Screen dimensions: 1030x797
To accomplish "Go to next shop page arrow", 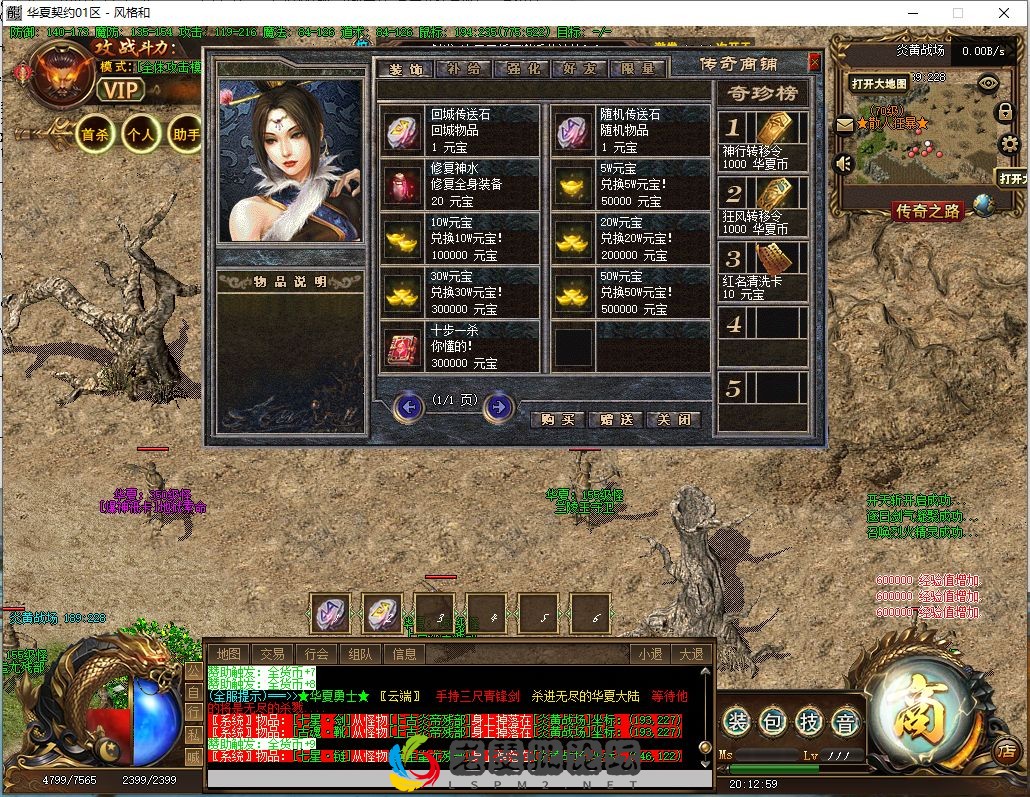I will tap(498, 407).
